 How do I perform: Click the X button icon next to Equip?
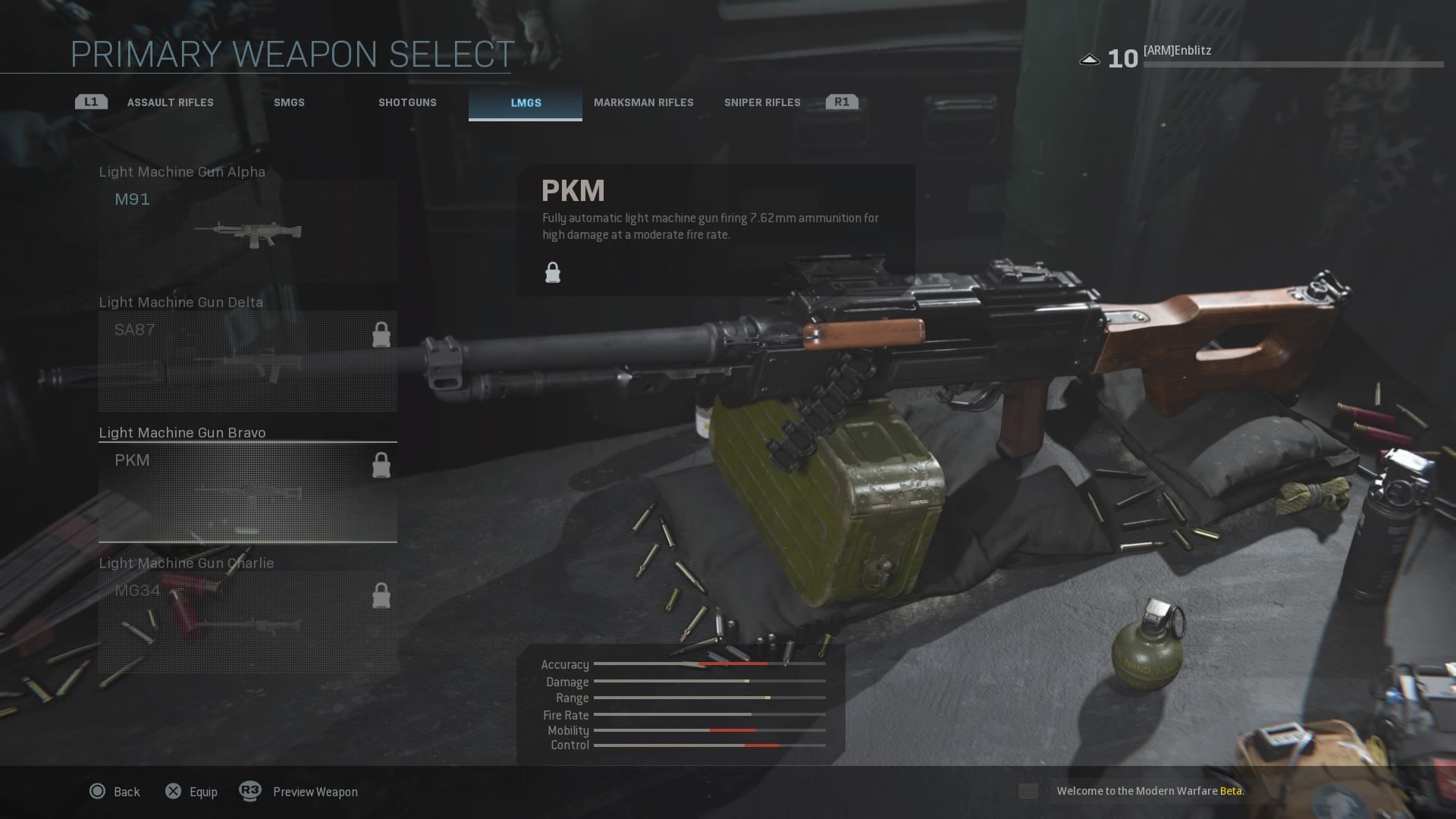(x=173, y=791)
